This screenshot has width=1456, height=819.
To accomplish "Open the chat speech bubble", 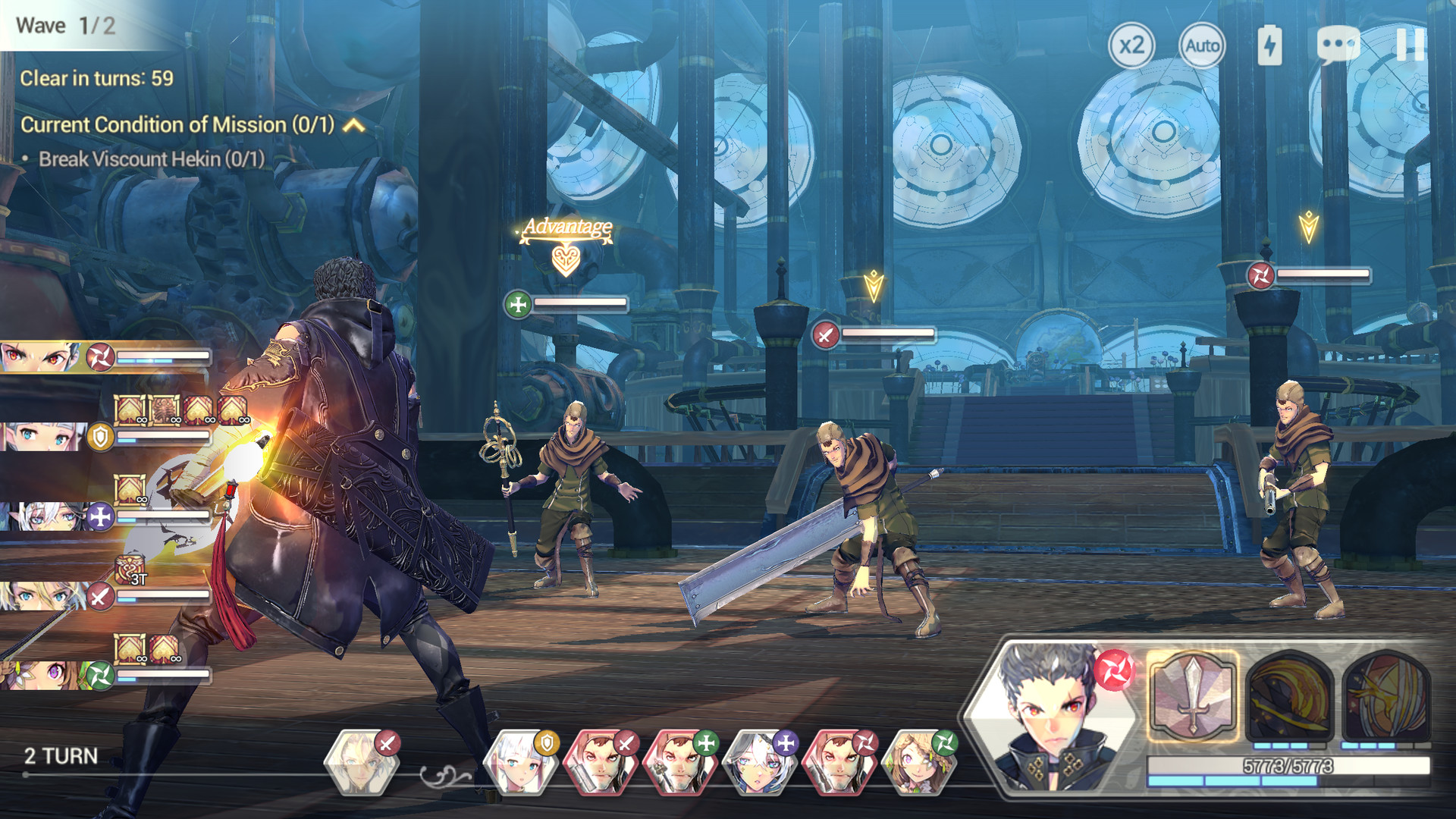I will click(x=1338, y=45).
